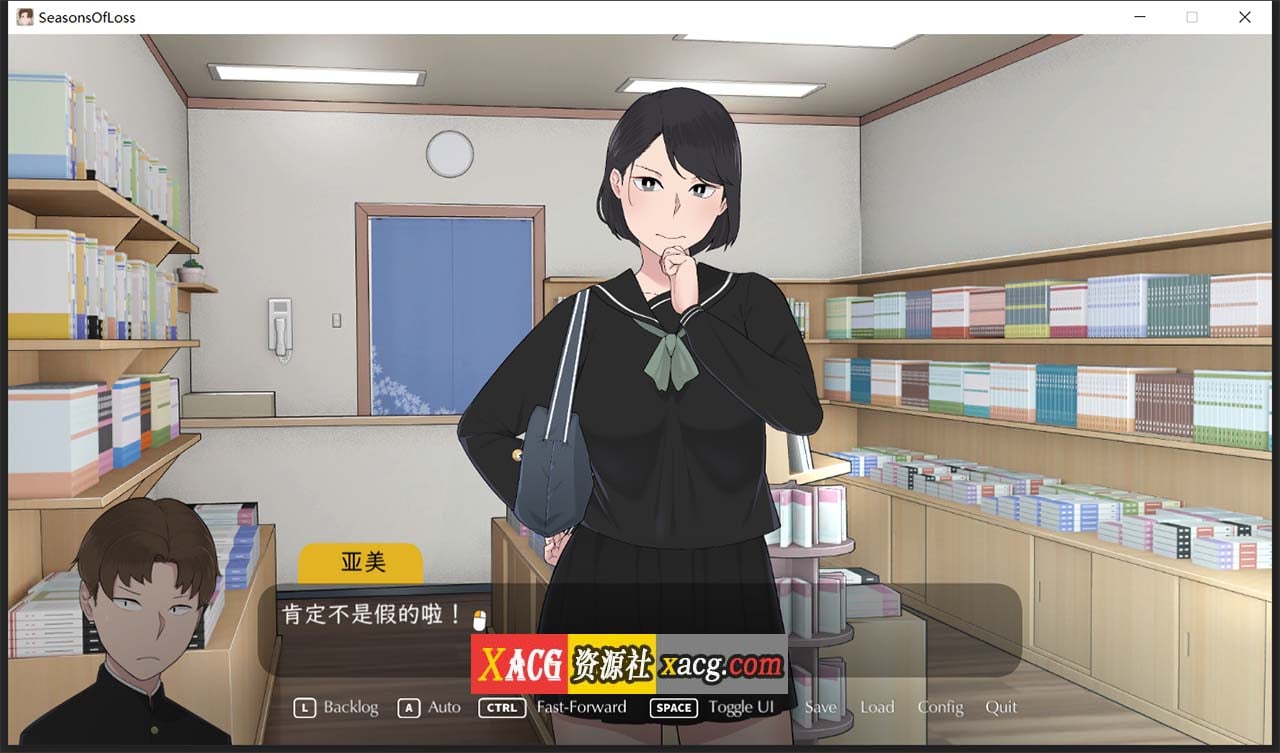Click the xacg.com link in the watermark
Screen dimensions: 1280x753
[x=724, y=663]
